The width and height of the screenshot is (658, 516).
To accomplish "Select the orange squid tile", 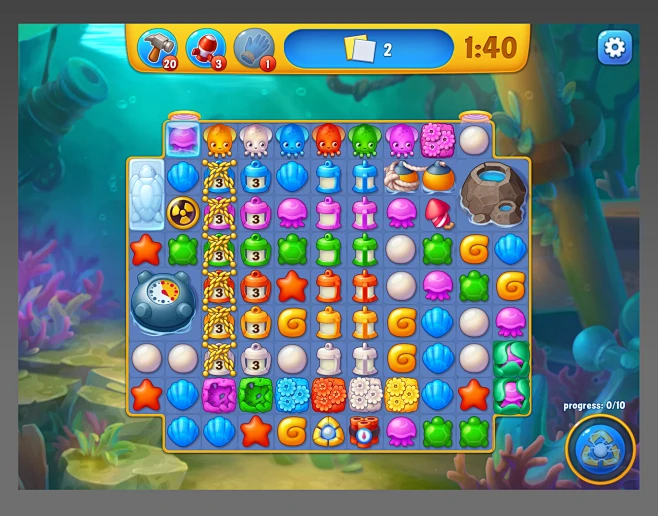I will pos(219,140).
